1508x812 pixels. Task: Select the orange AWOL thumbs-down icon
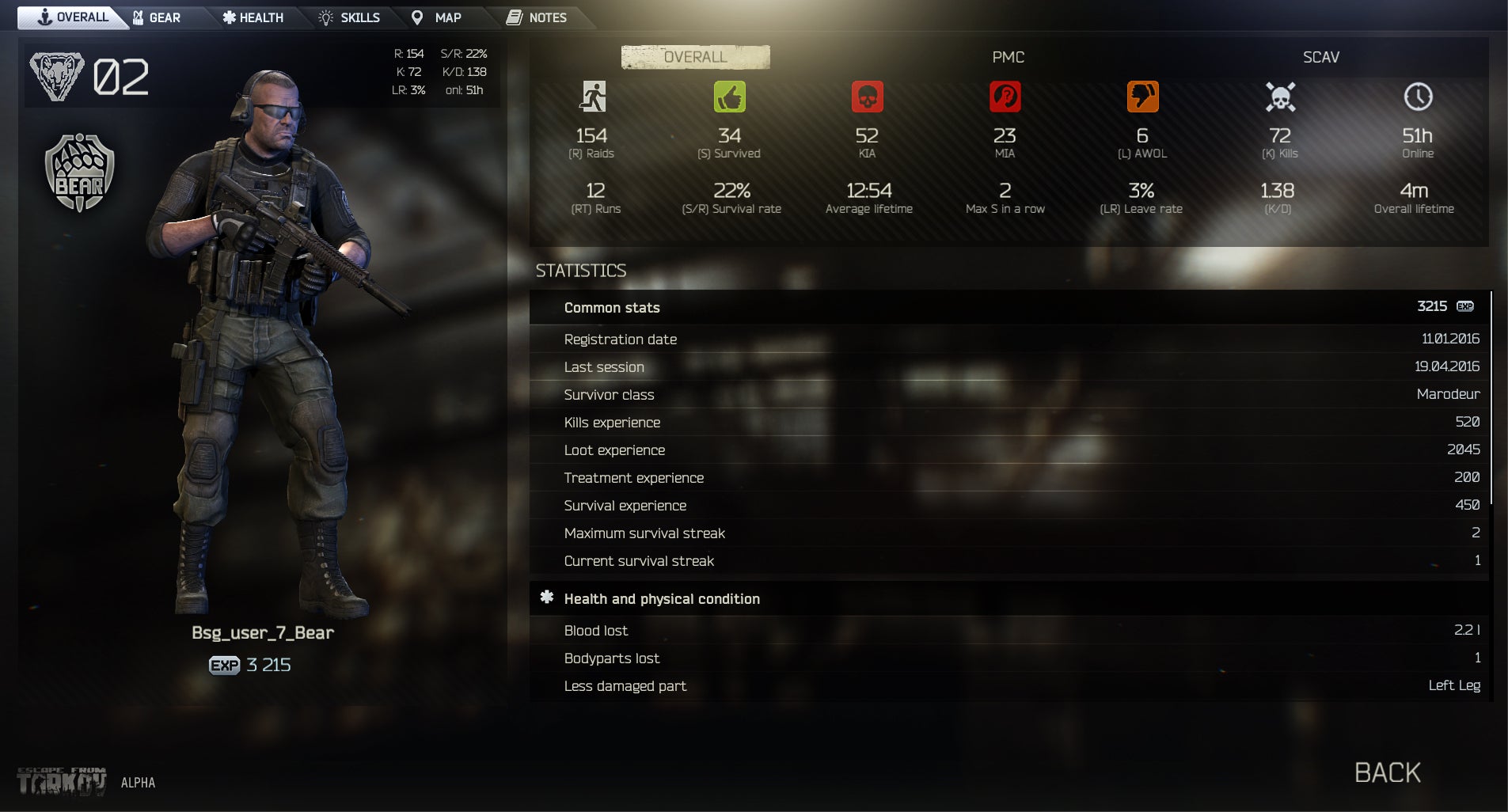pyautogui.click(x=1141, y=97)
